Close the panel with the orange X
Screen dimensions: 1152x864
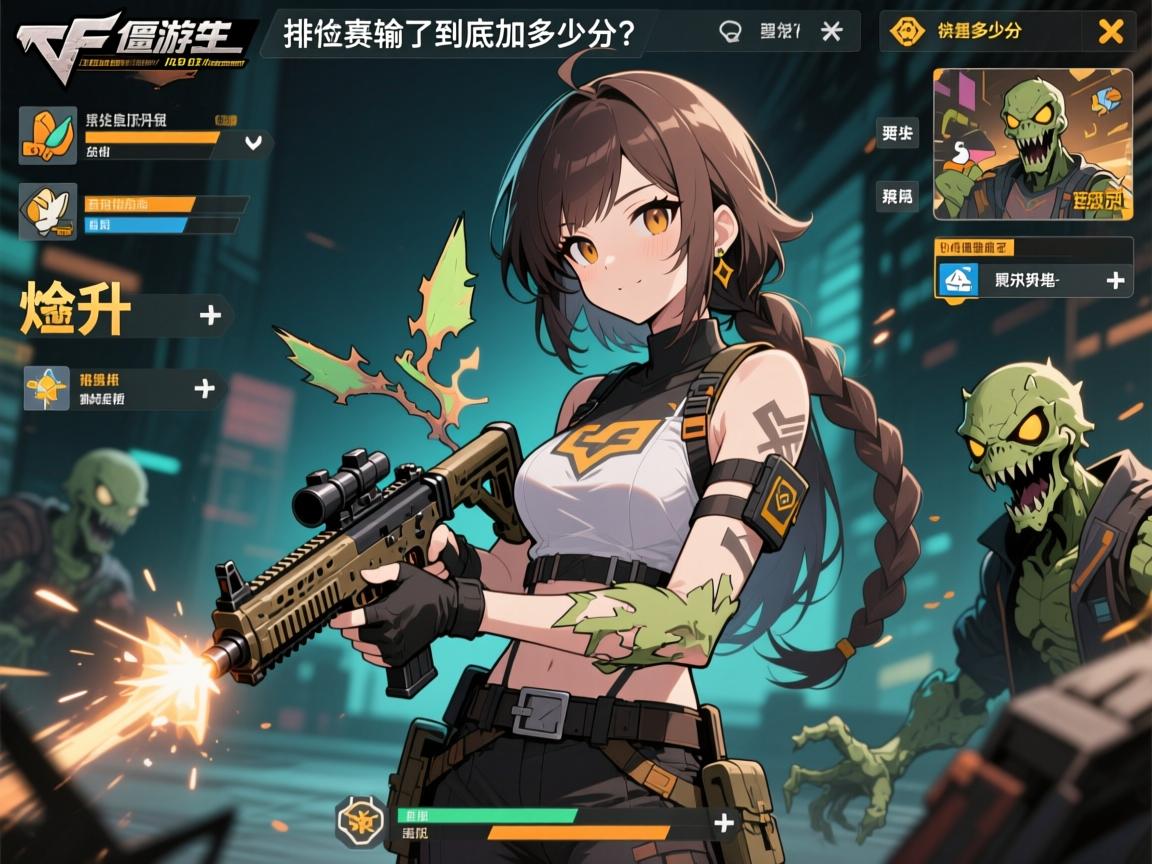[1110, 32]
